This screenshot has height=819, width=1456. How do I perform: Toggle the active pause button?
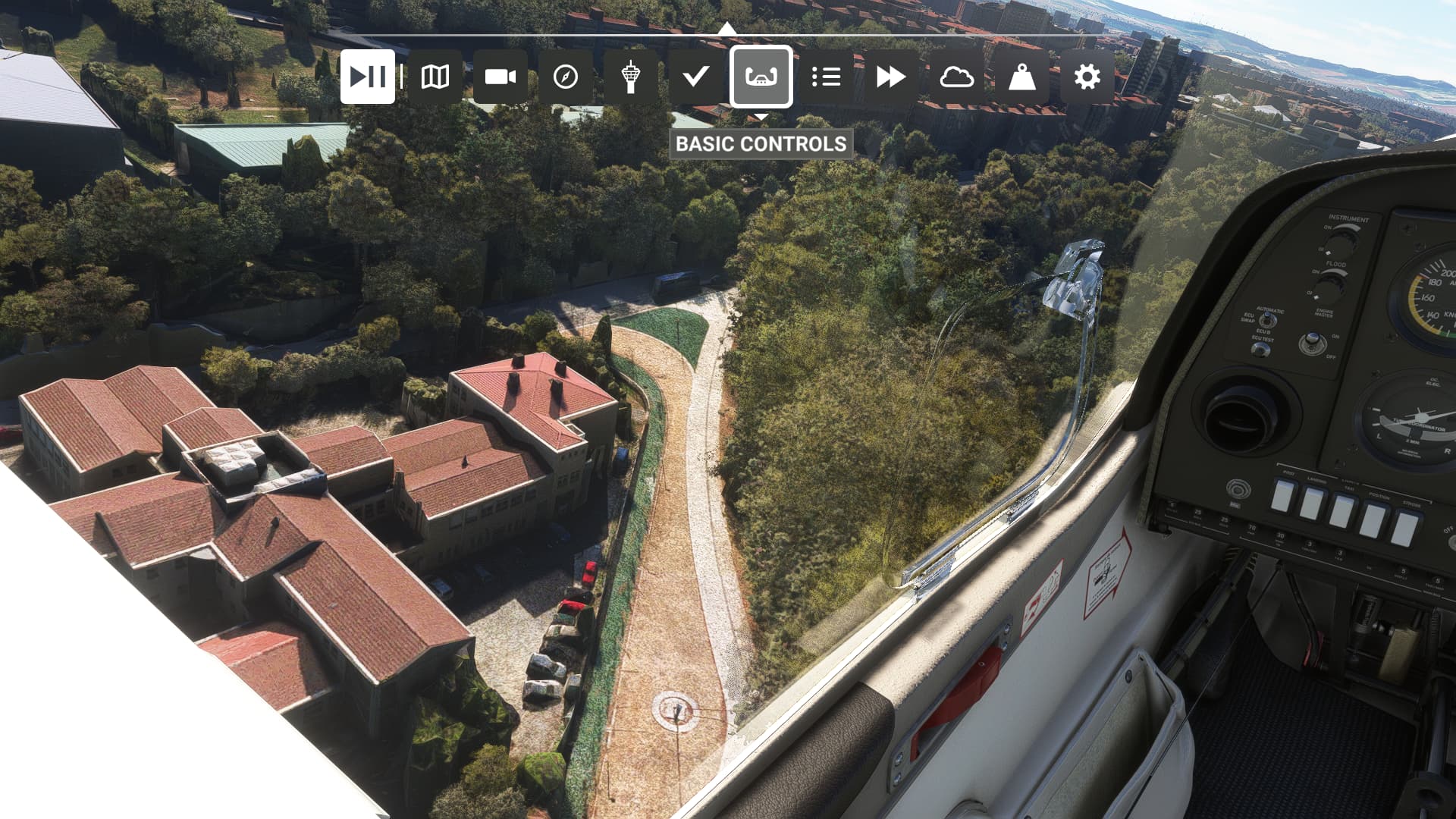coord(368,77)
